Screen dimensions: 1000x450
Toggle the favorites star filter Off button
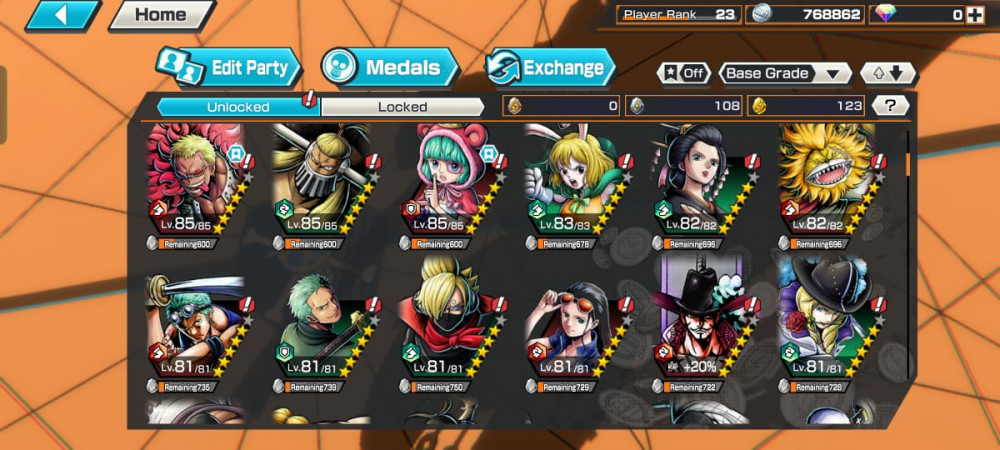coord(683,73)
